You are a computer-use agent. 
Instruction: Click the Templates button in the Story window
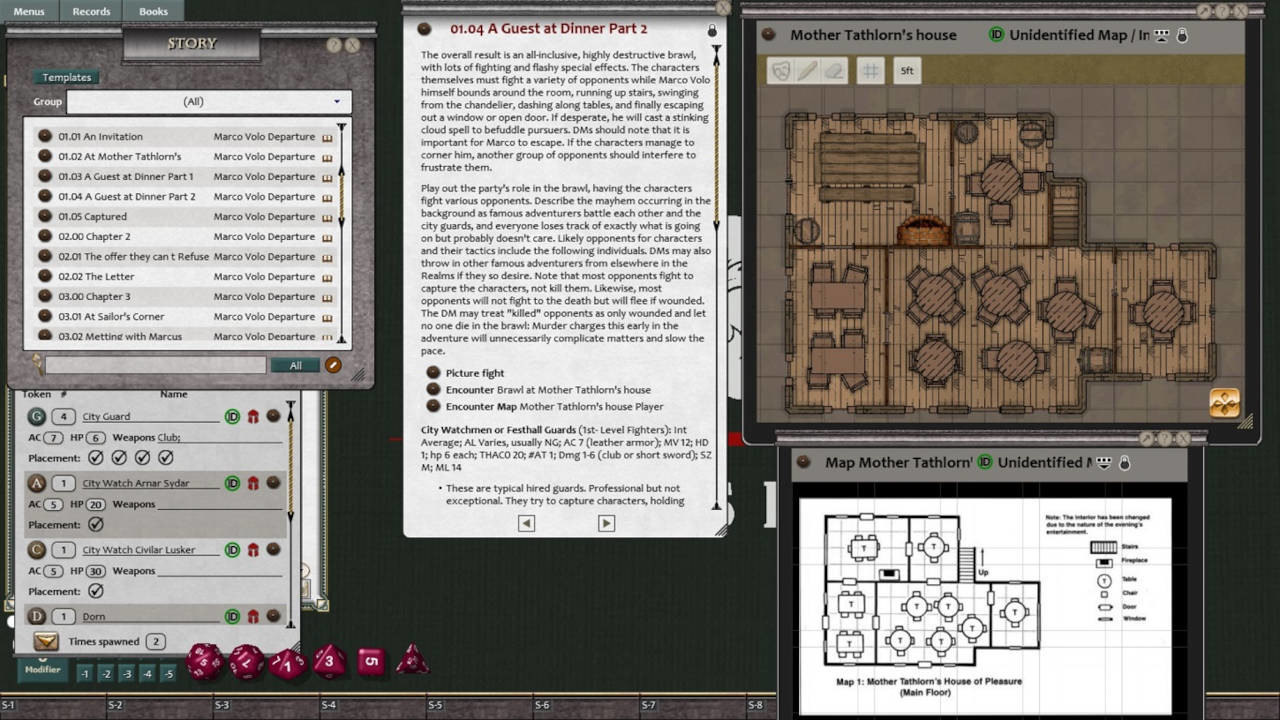pyautogui.click(x=66, y=77)
